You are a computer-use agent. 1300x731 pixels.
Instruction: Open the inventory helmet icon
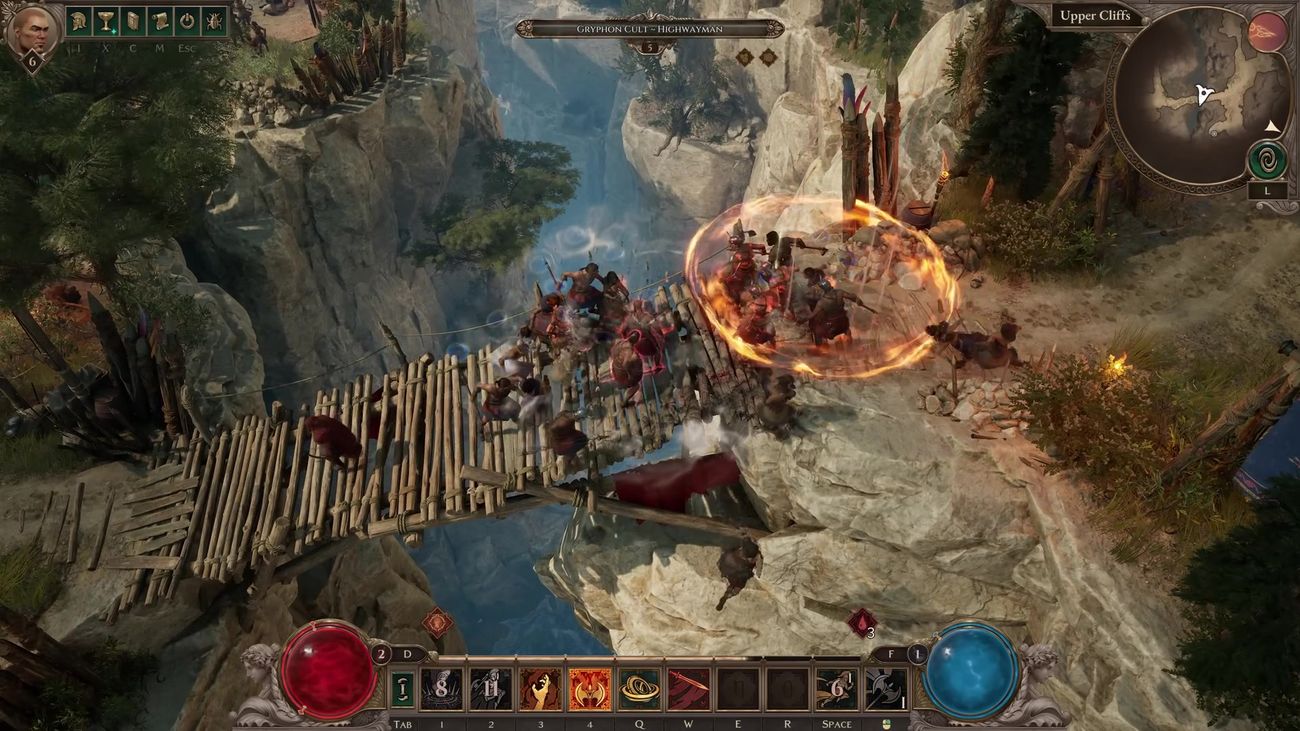tap(77, 23)
